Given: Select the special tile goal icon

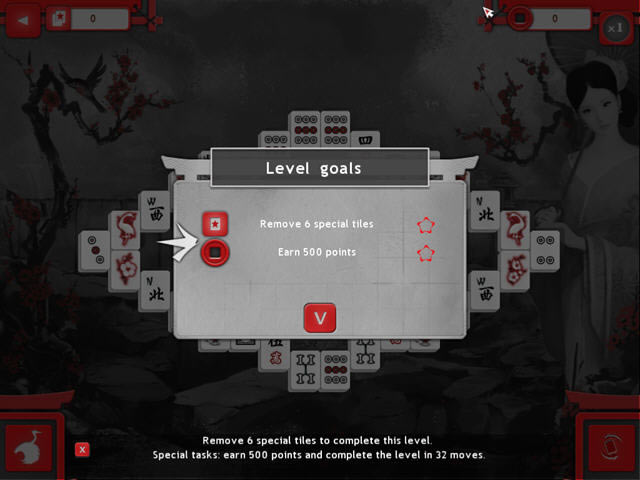Looking at the screenshot, I should 215,224.
